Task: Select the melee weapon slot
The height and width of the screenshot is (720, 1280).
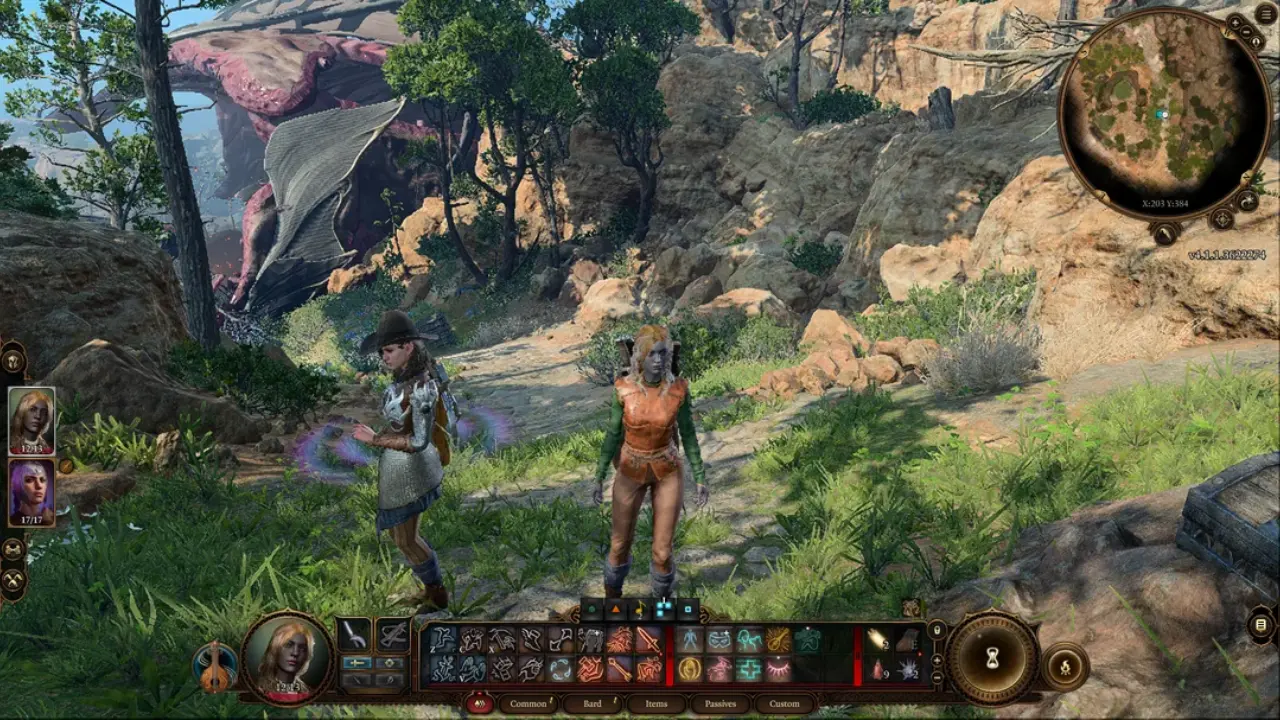Action: coord(355,634)
